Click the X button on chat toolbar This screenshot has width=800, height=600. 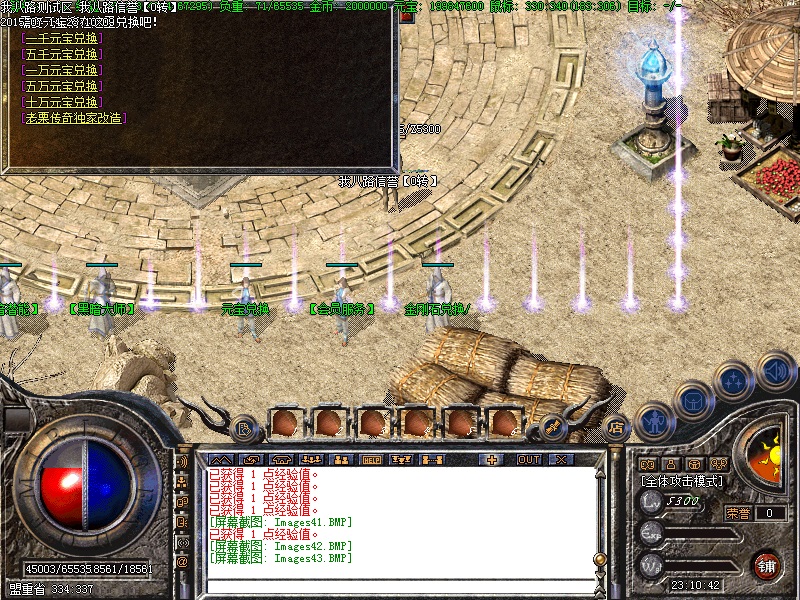pos(561,459)
